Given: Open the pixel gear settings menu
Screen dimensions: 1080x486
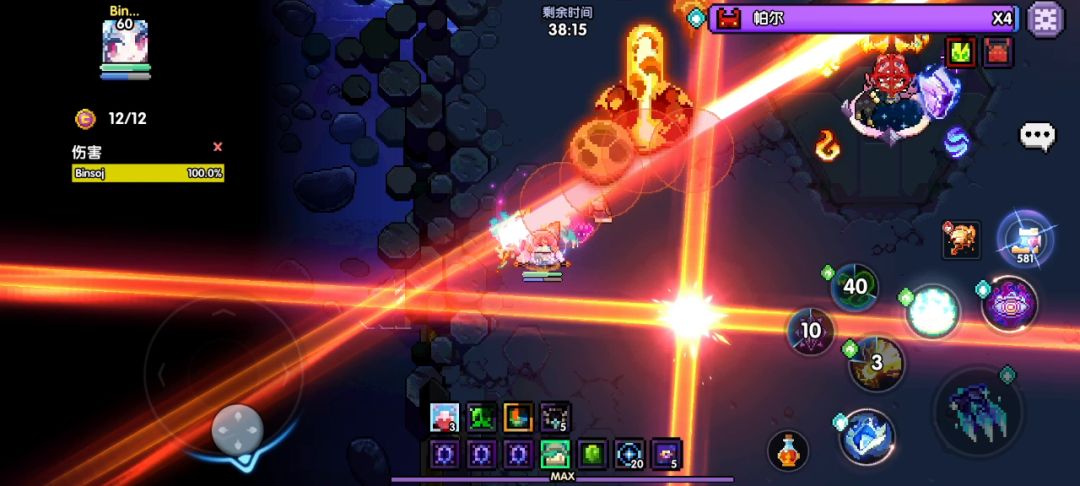Looking at the screenshot, I should tap(1046, 19).
